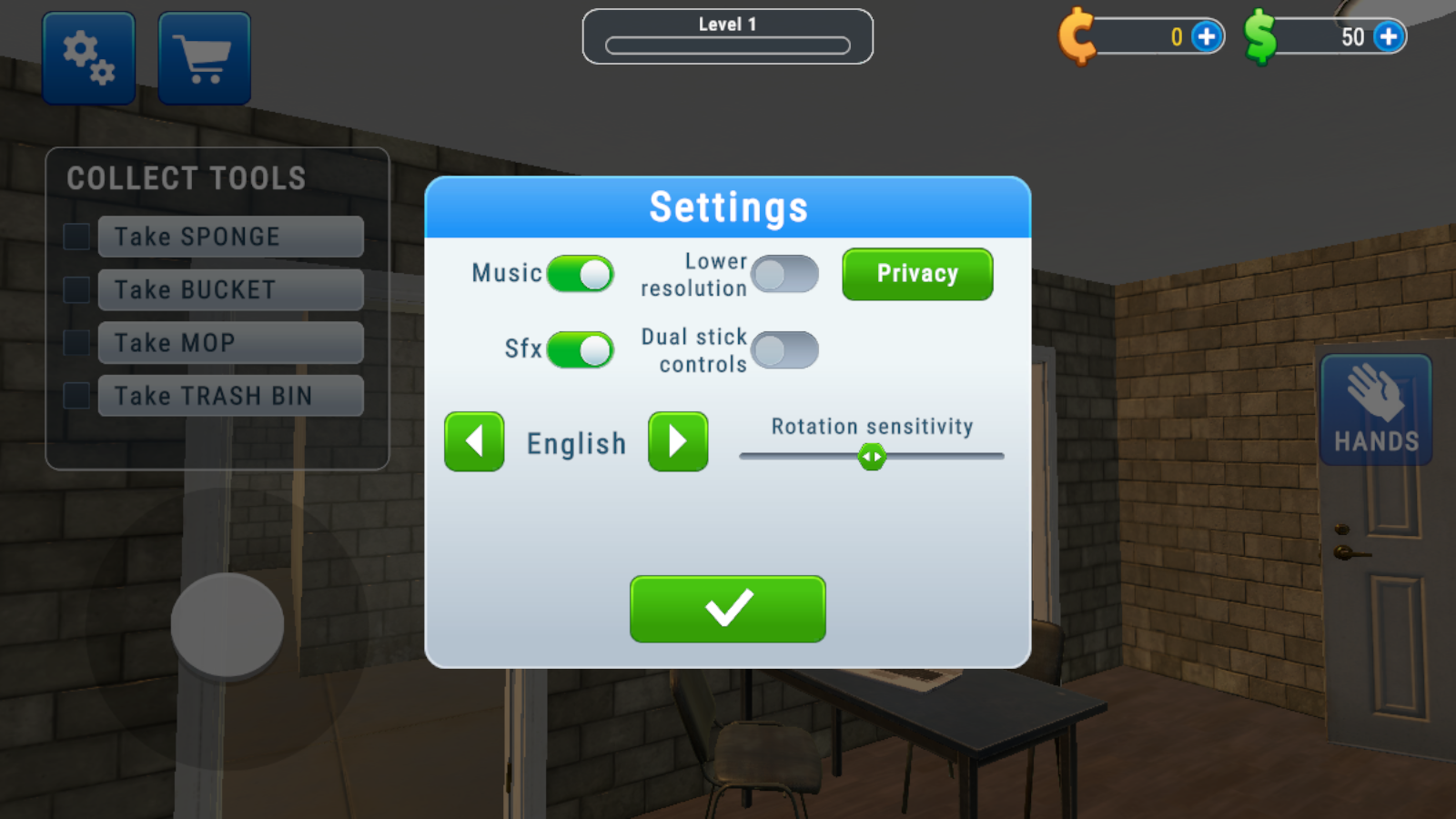1456x819 pixels.
Task: Click the right arrow next to English
Action: [x=677, y=442]
